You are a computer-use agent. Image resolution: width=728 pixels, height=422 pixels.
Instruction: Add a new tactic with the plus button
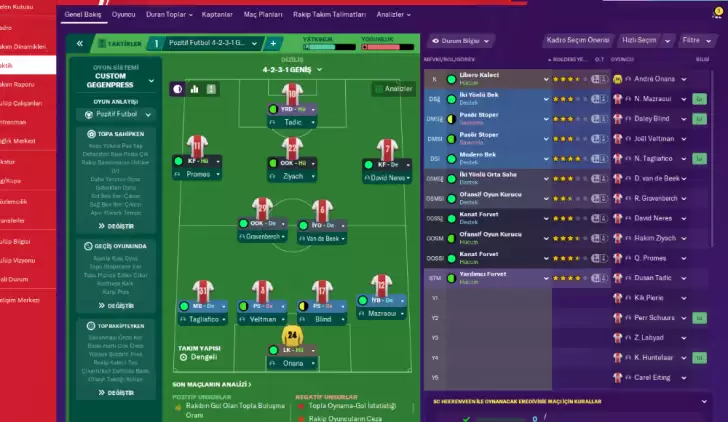273,44
